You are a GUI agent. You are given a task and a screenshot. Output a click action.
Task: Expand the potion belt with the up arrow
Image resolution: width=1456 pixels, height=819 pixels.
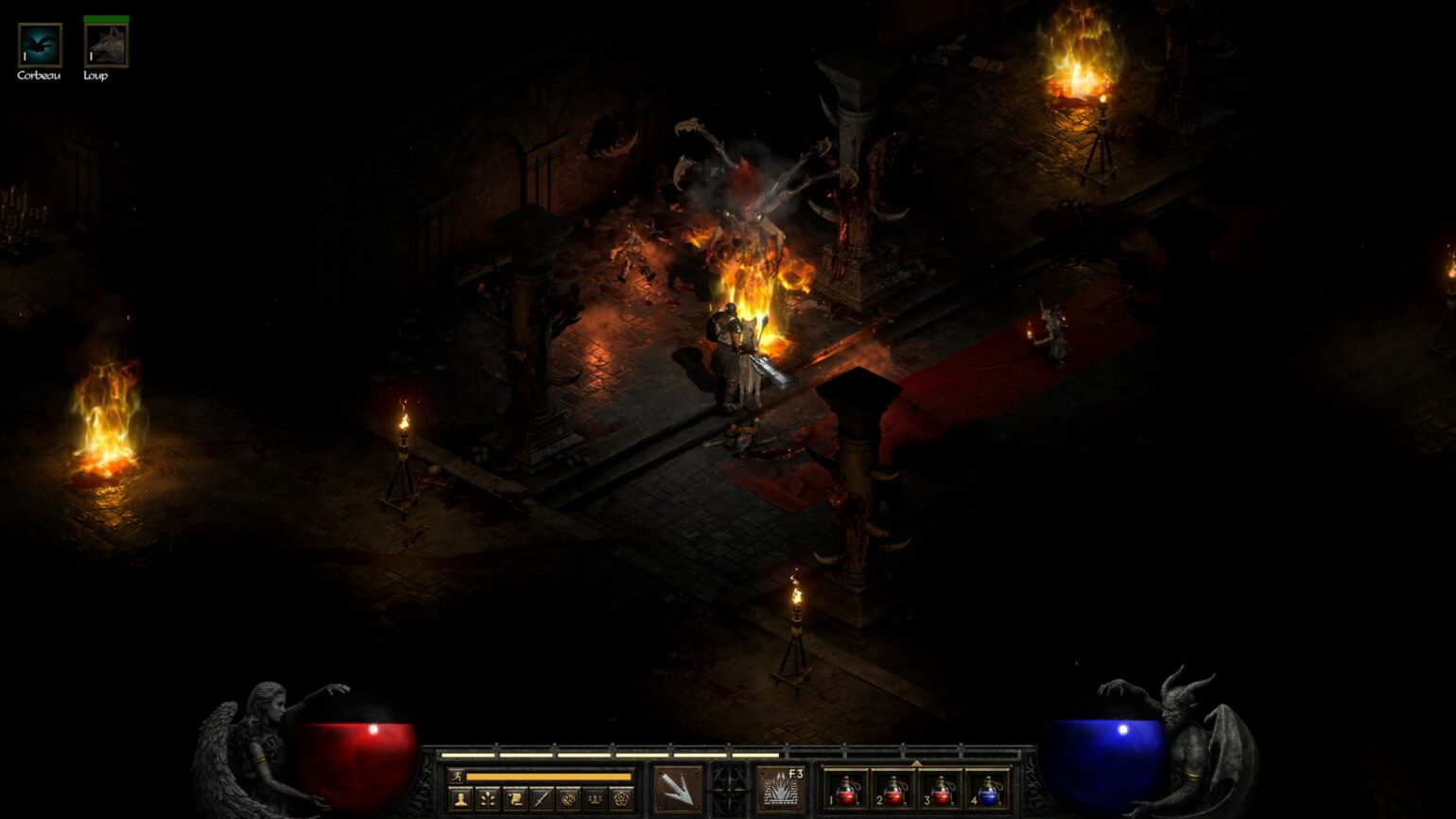[x=917, y=763]
